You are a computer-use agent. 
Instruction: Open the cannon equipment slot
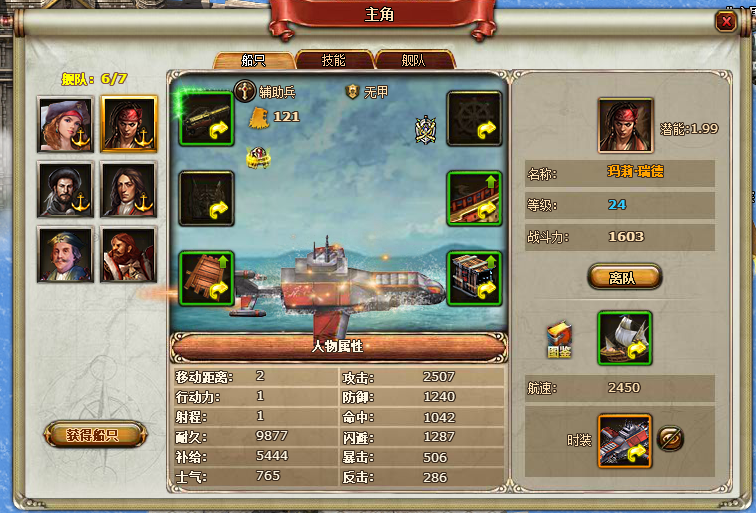[x=207, y=118]
